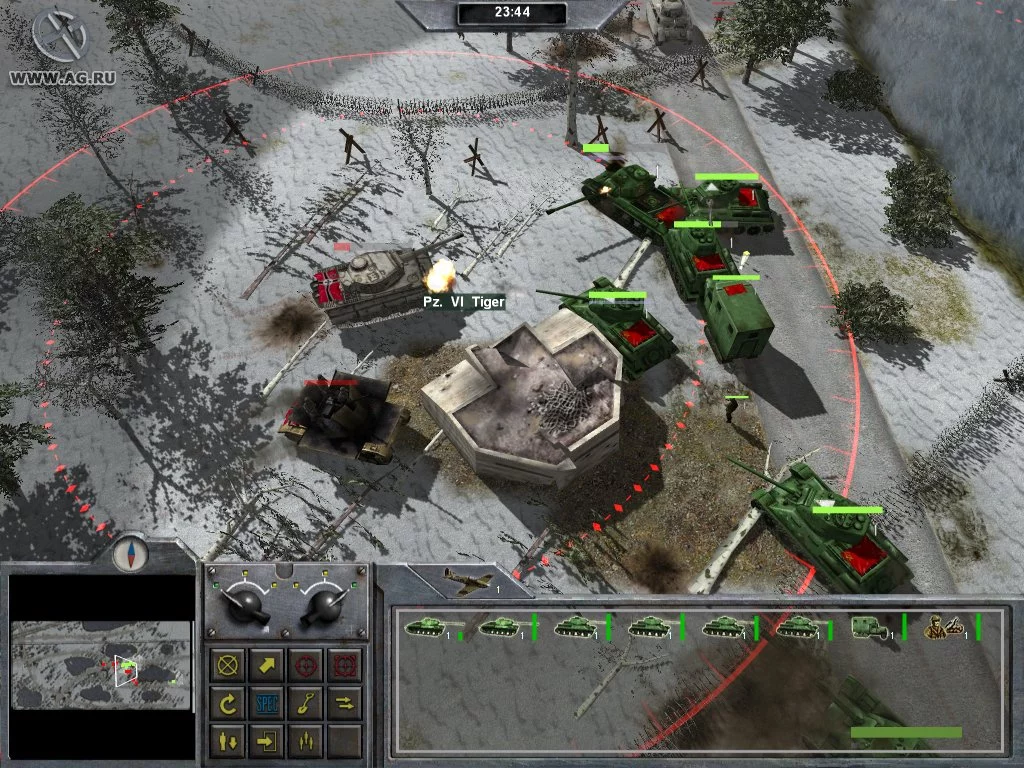This screenshot has width=1024, height=768.
Task: Click the yellow rotate arrow command
Action: point(230,704)
